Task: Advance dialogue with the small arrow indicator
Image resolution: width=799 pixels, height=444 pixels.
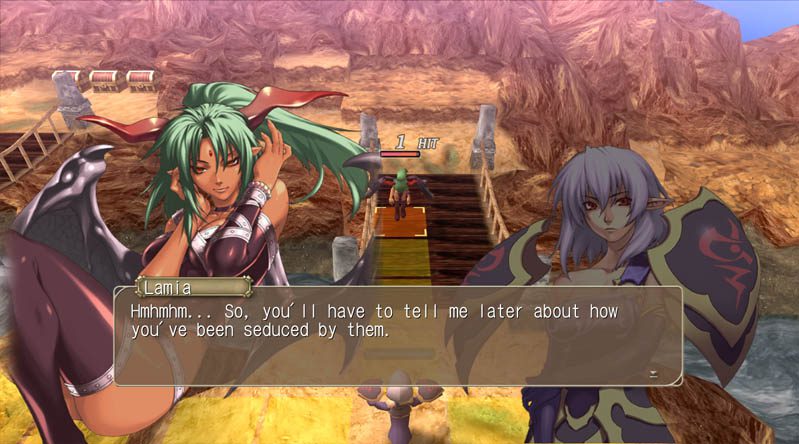Action: pyautogui.click(x=653, y=374)
